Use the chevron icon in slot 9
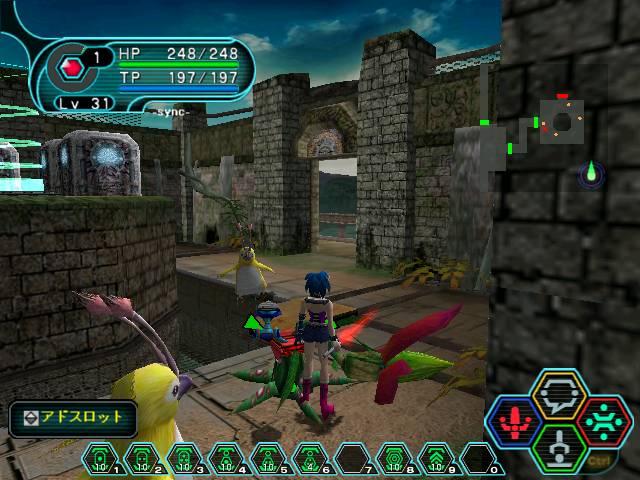The image size is (640, 480). coord(436,459)
